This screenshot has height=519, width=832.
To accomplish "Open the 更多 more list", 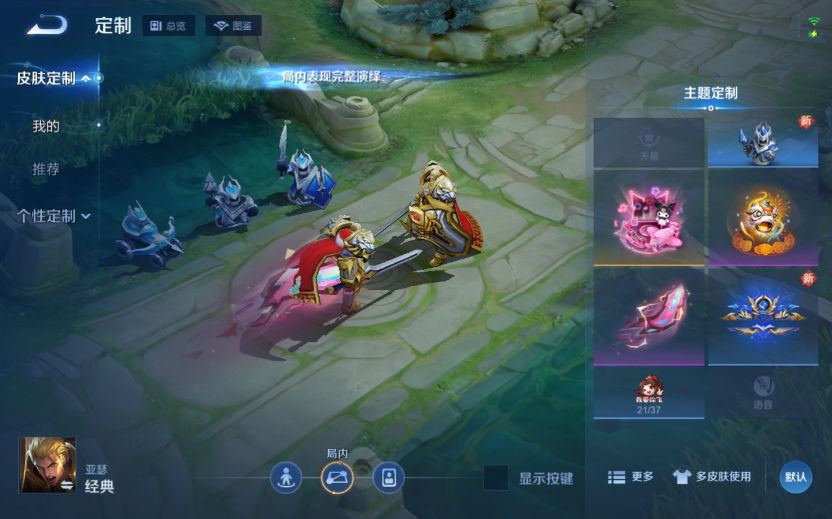I will click(631, 477).
